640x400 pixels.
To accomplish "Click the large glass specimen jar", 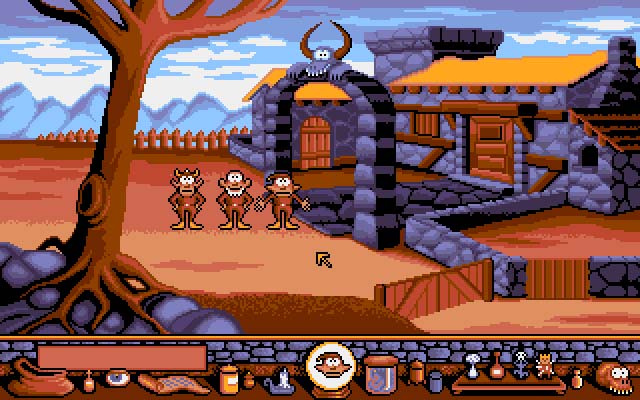I will tap(379, 372).
